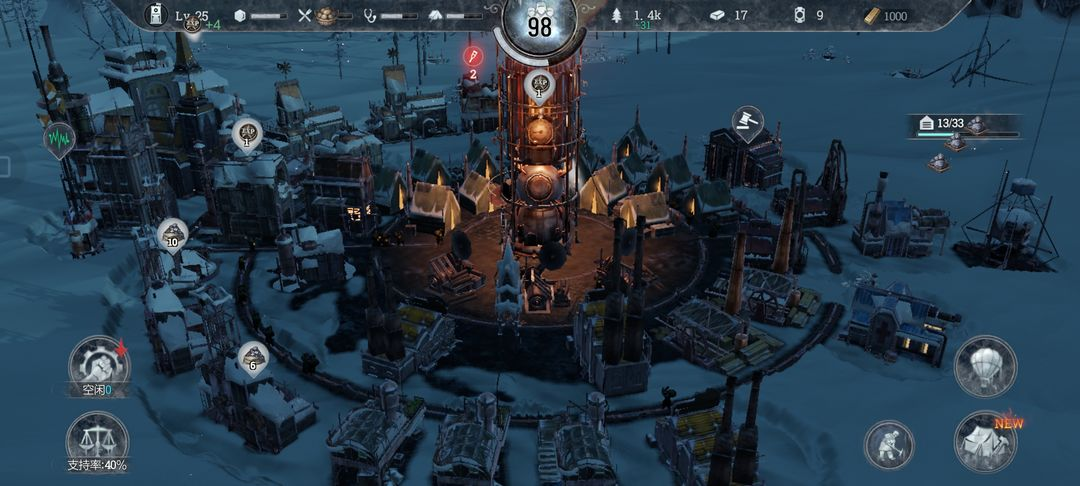1080x486 pixels.
Task: Select the steam core resource icon
Action: (x=799, y=15)
